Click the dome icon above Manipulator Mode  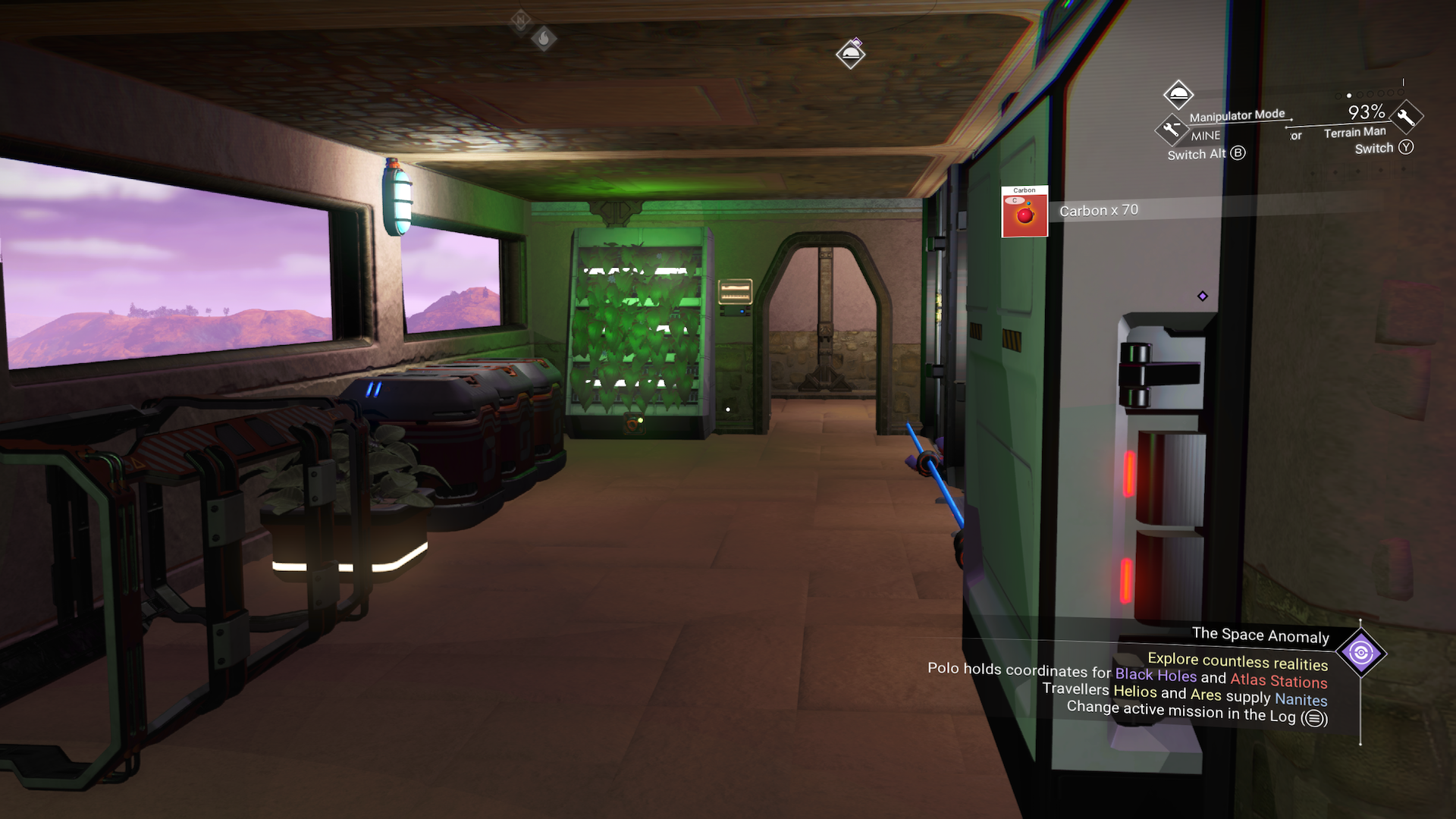point(1178,95)
